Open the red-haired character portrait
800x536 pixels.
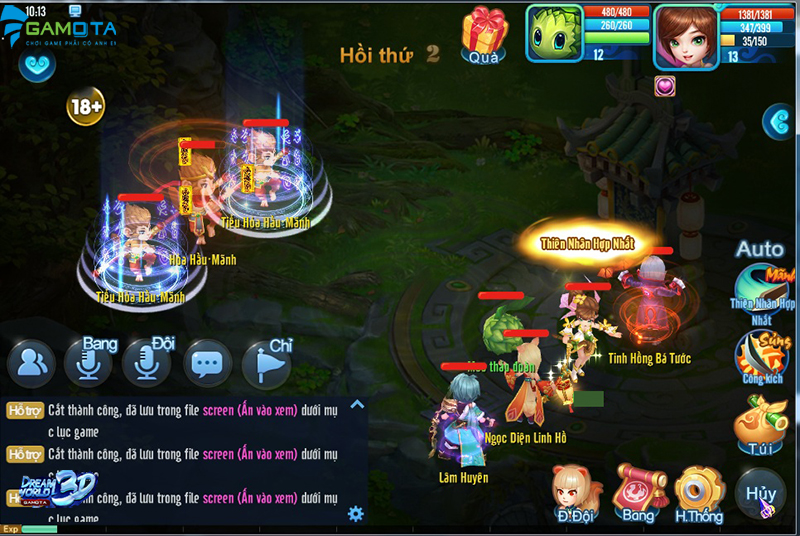pos(686,36)
